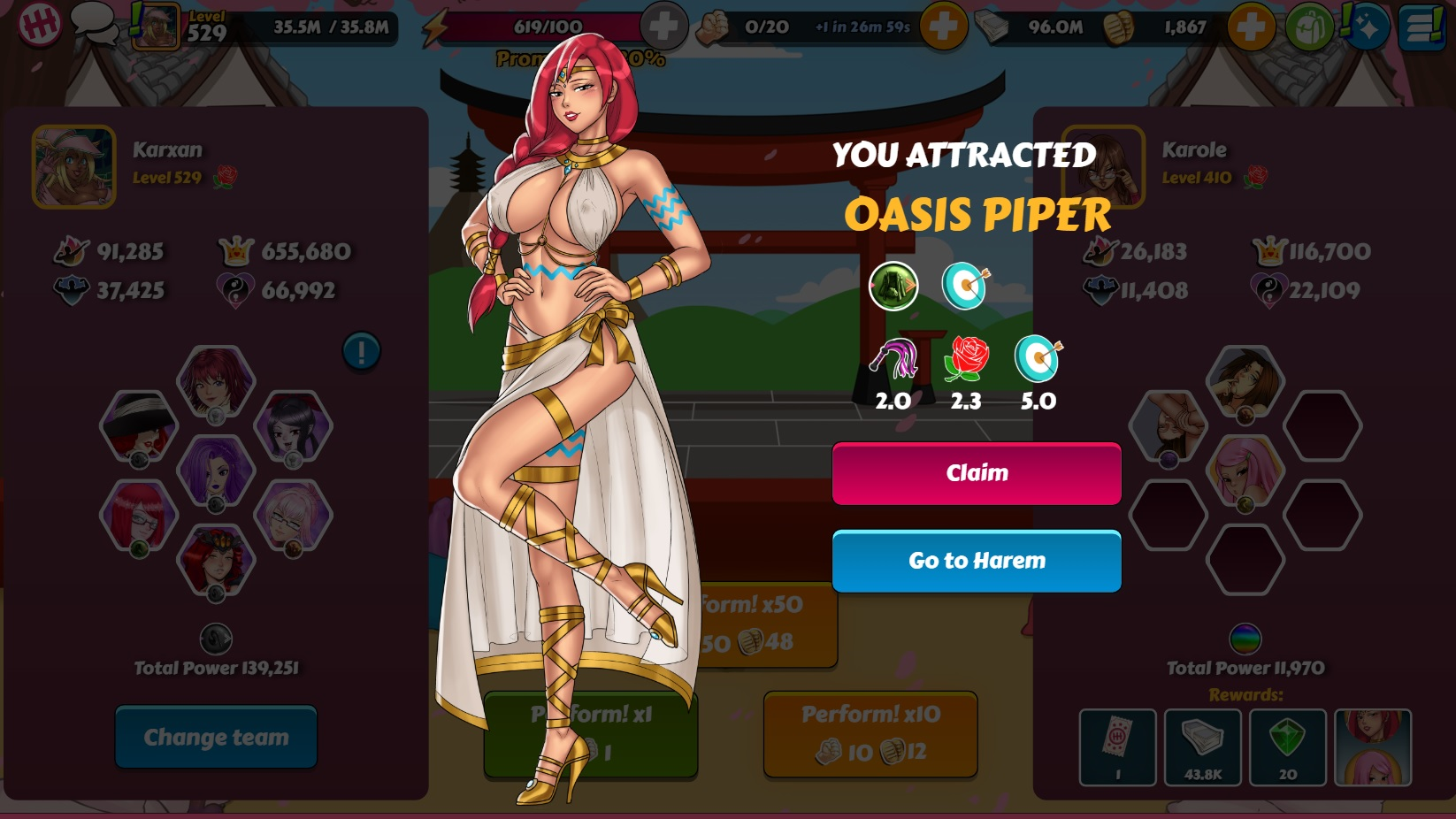
Task: Open the Change team screen
Action: pos(216,737)
